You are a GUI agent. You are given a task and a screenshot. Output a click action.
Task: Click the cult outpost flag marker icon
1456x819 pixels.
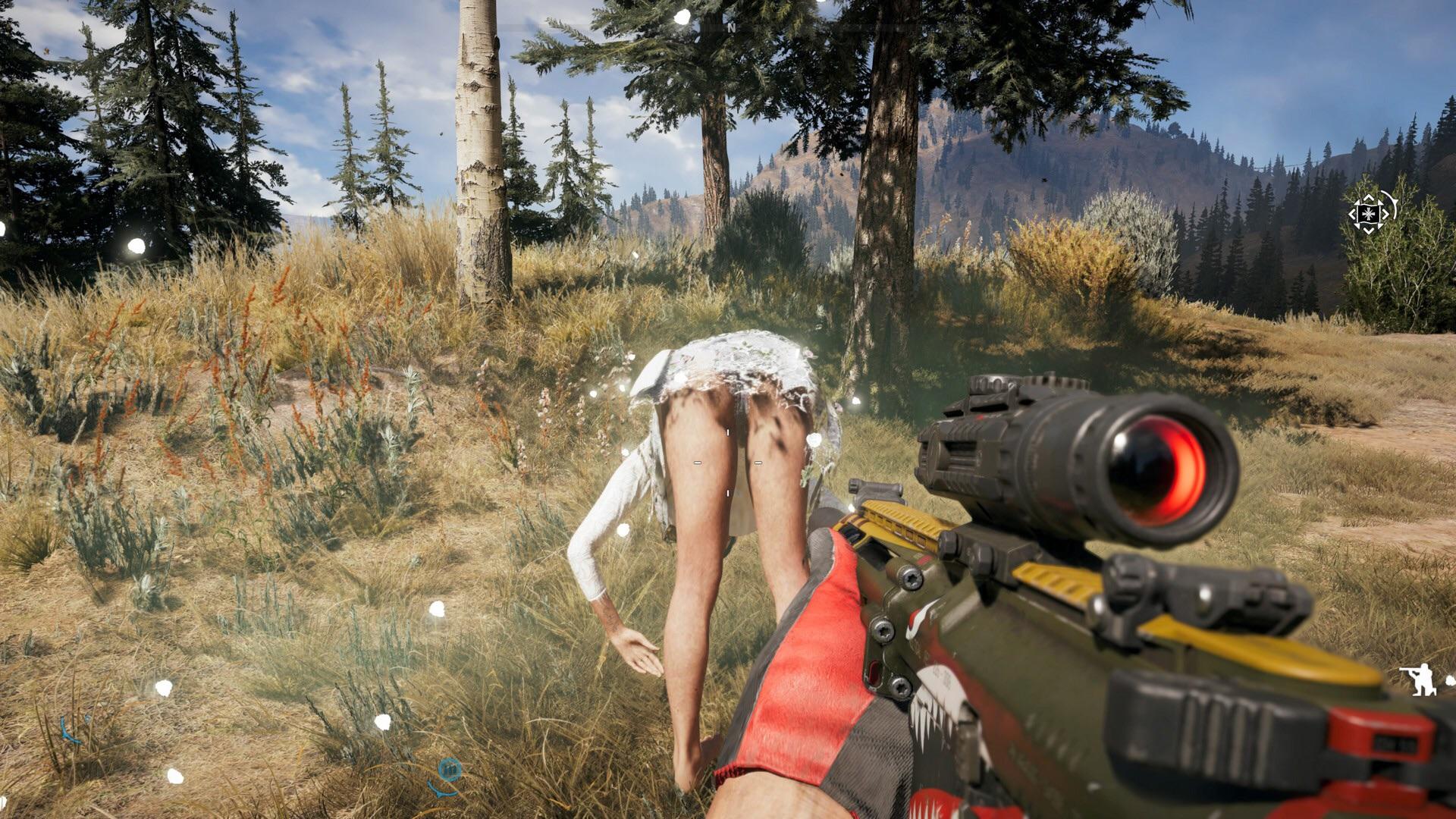pos(1369,212)
